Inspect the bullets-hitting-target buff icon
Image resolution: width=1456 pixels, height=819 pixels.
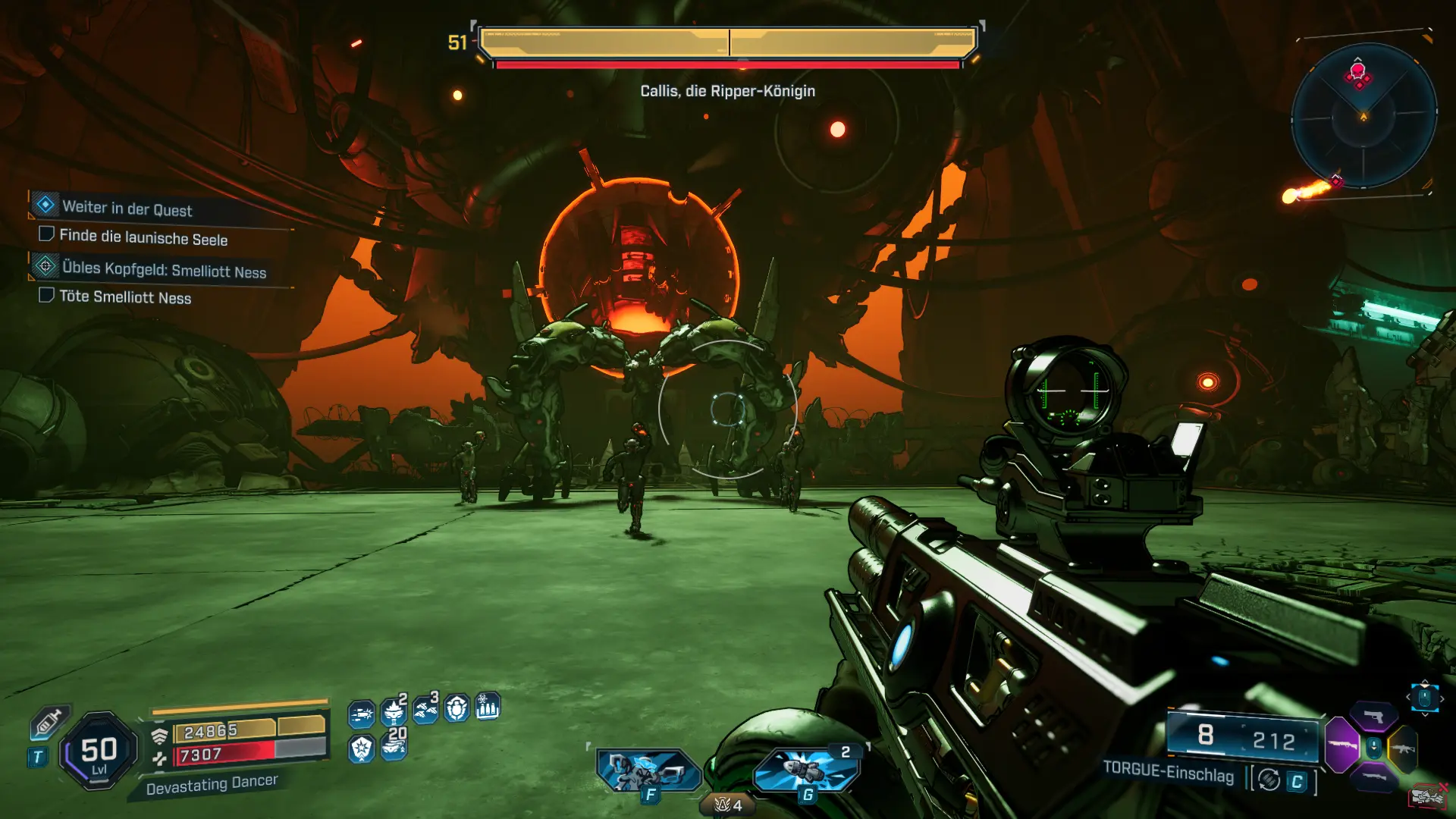[x=361, y=714]
